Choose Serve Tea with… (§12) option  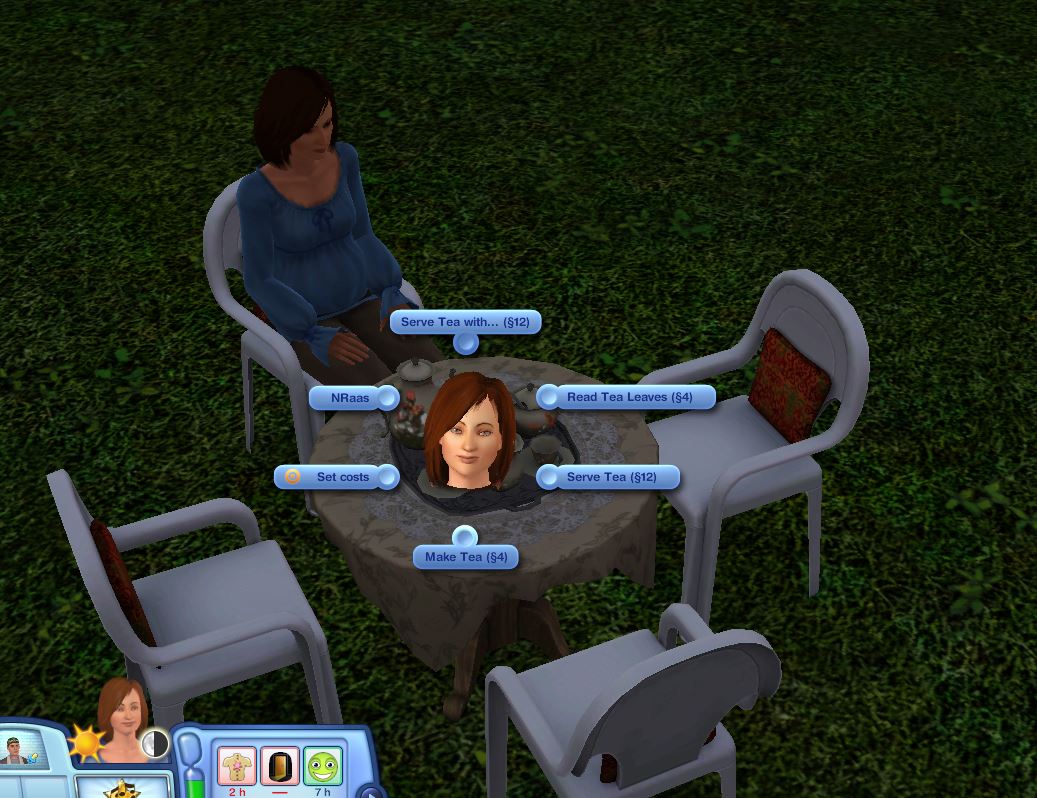[465, 322]
